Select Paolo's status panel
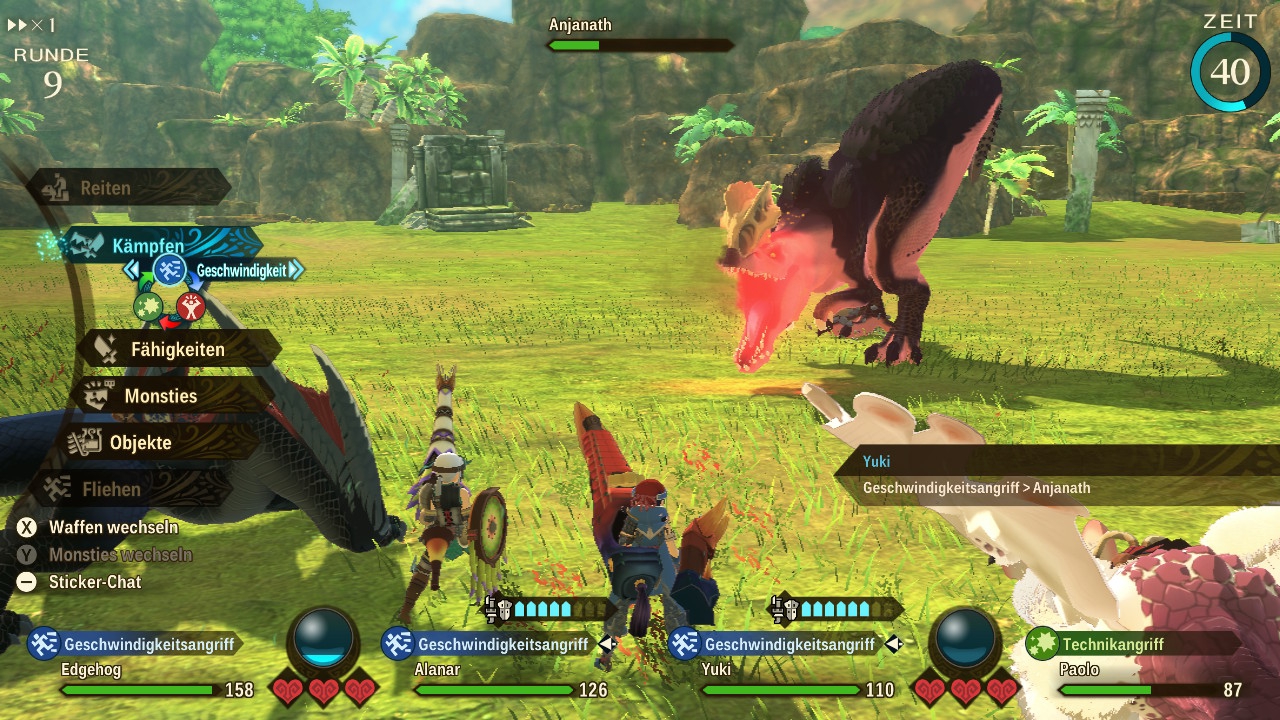This screenshot has height=720, width=1280. coord(1140,667)
